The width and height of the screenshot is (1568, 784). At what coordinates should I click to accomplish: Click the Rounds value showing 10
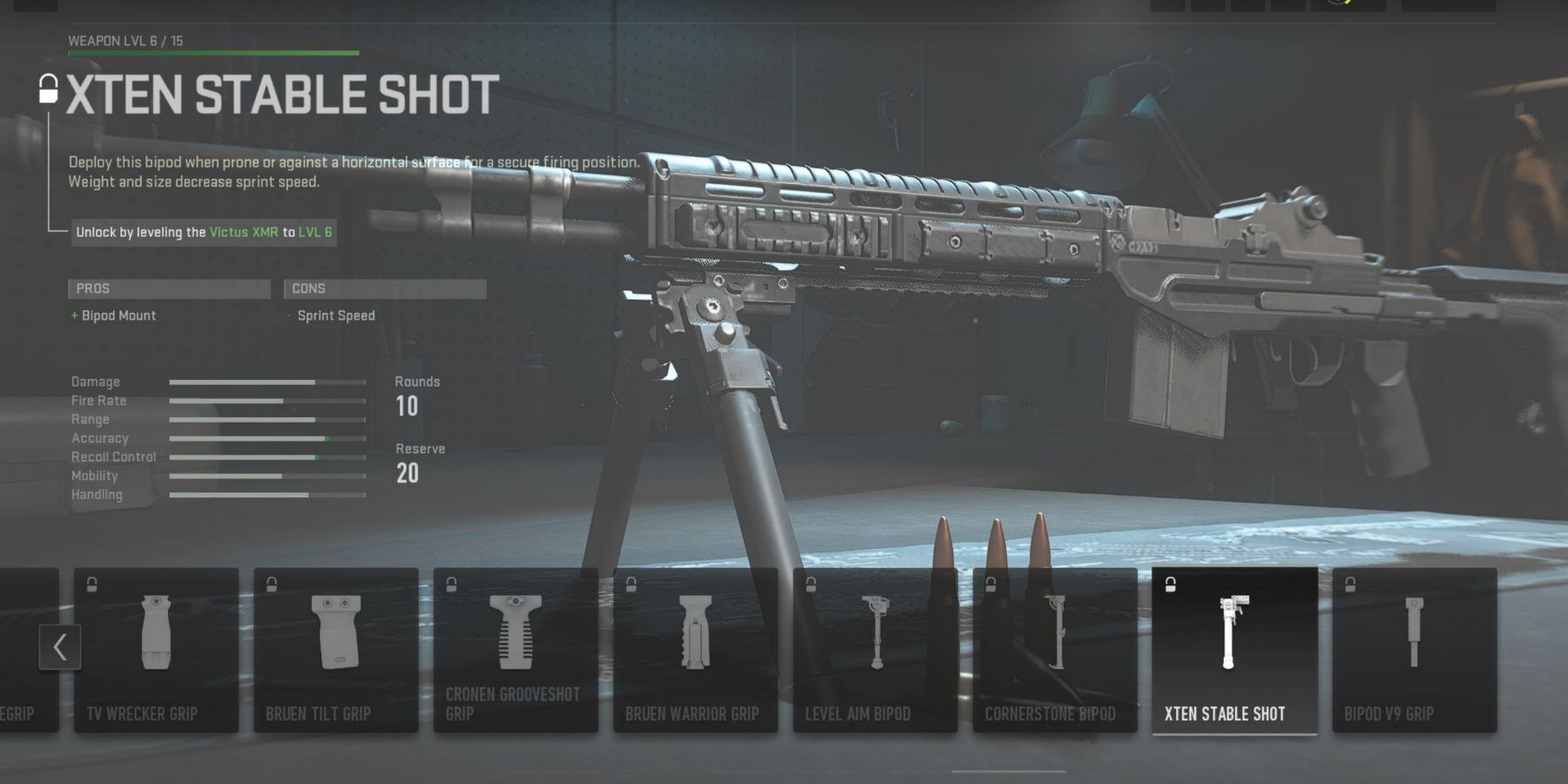coord(407,406)
